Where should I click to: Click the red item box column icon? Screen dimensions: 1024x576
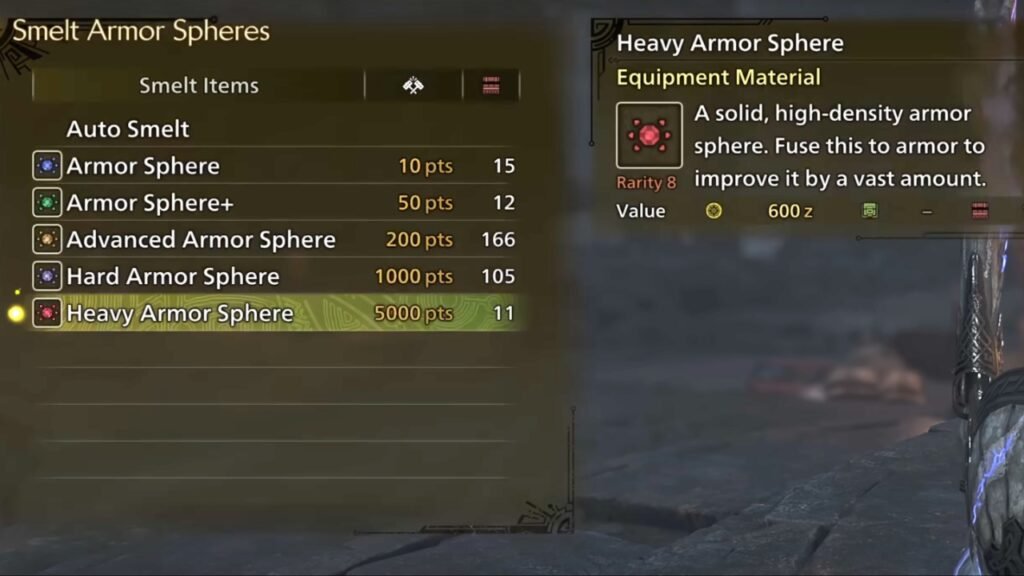(x=491, y=86)
